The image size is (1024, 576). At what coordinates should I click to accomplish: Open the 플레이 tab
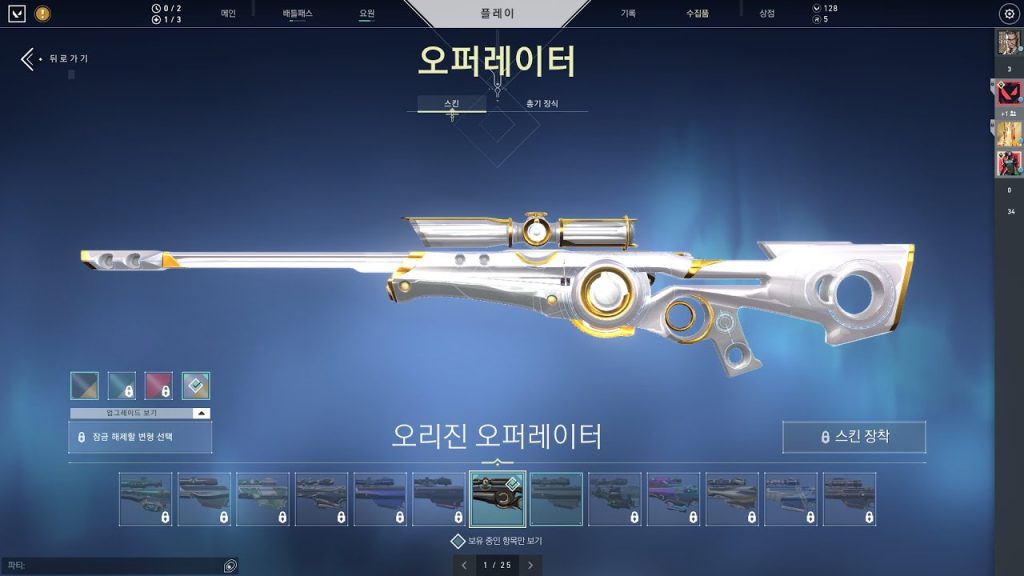coord(497,14)
